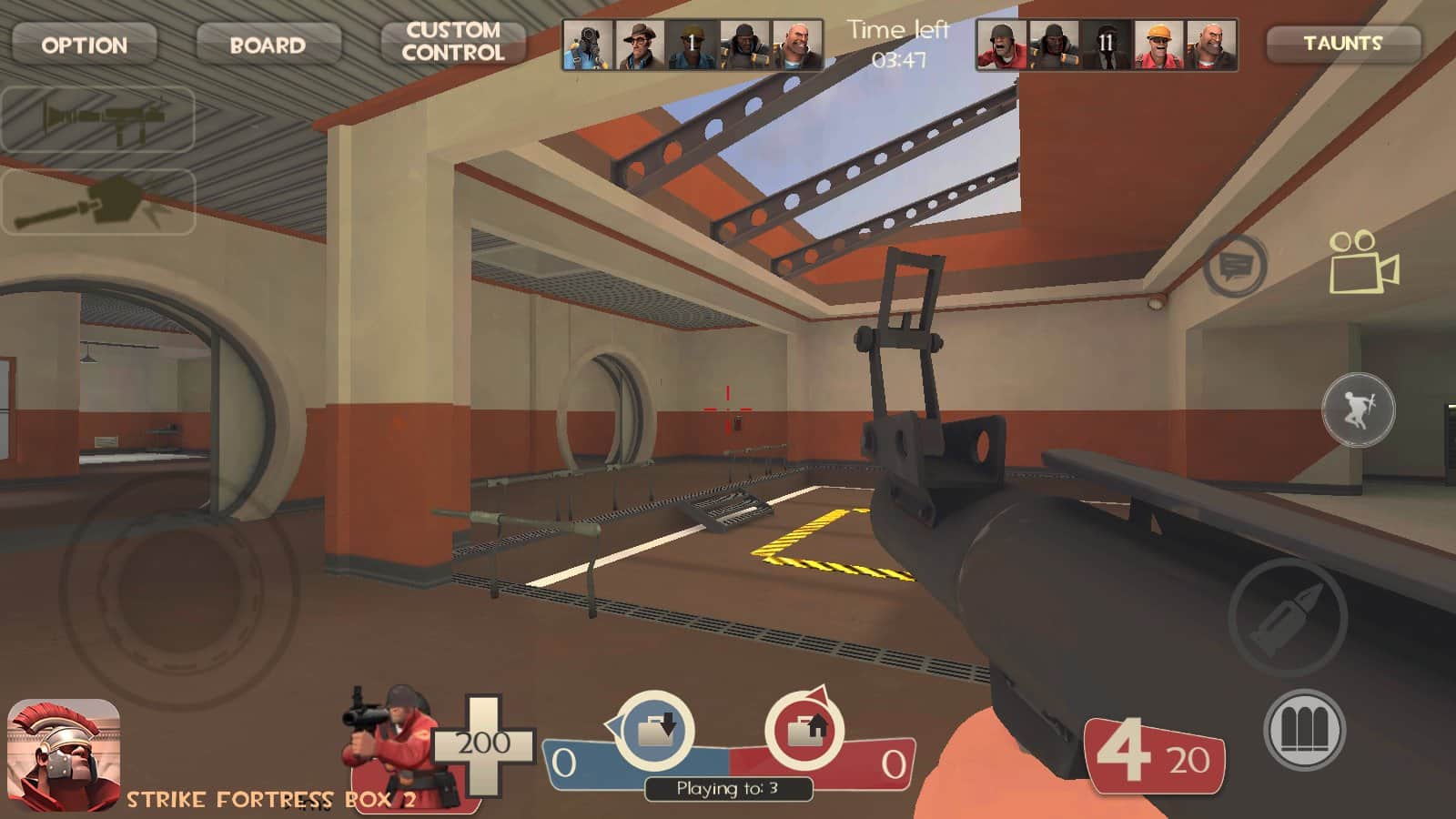The height and width of the screenshot is (819, 1456).
Task: Switch to the shovel melee weapon
Action: click(98, 202)
